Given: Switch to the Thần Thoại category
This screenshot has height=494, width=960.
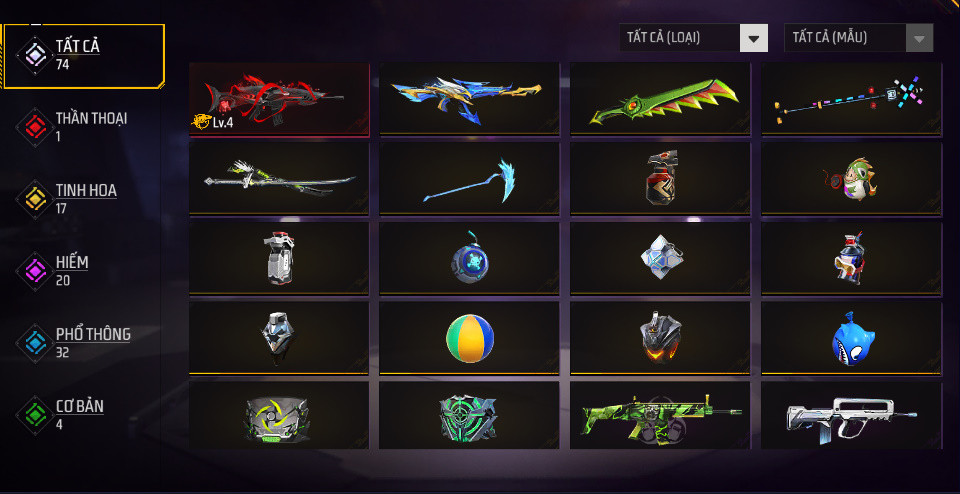Looking at the screenshot, I should coord(83,126).
